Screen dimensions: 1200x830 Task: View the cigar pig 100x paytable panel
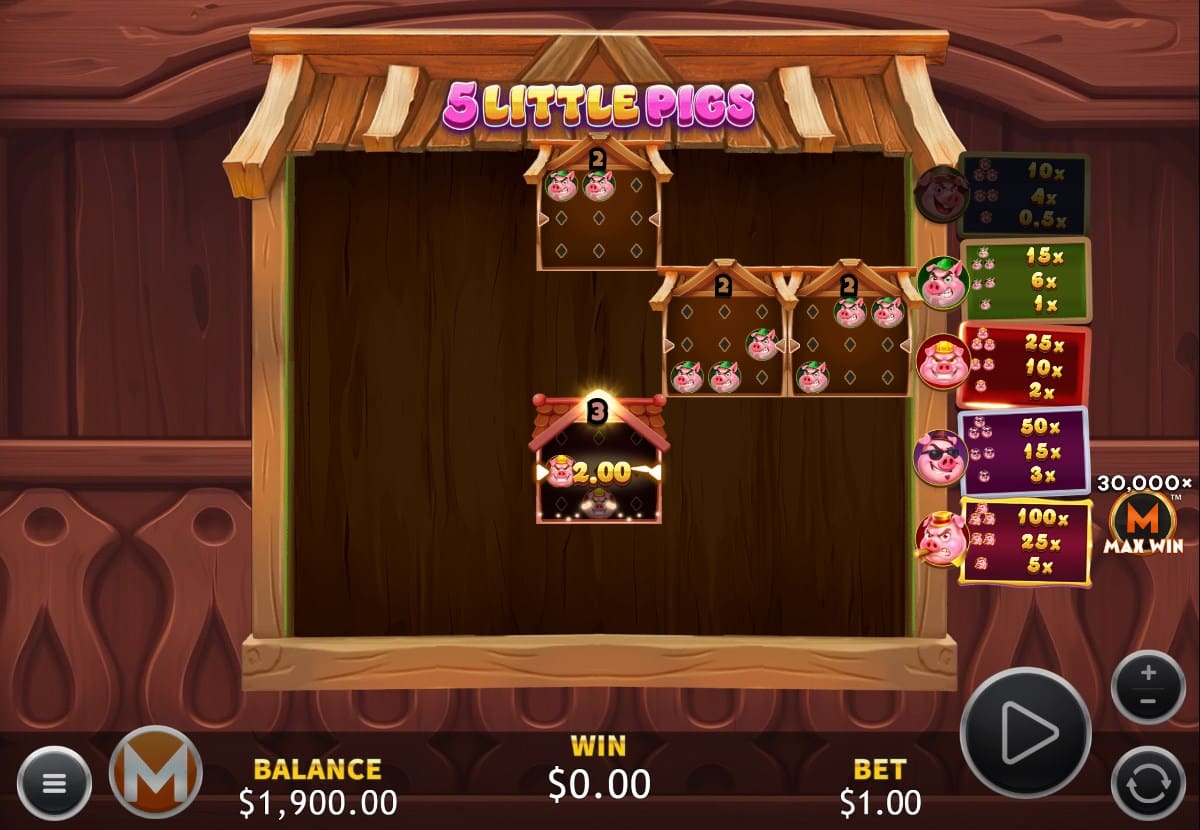(1024, 541)
